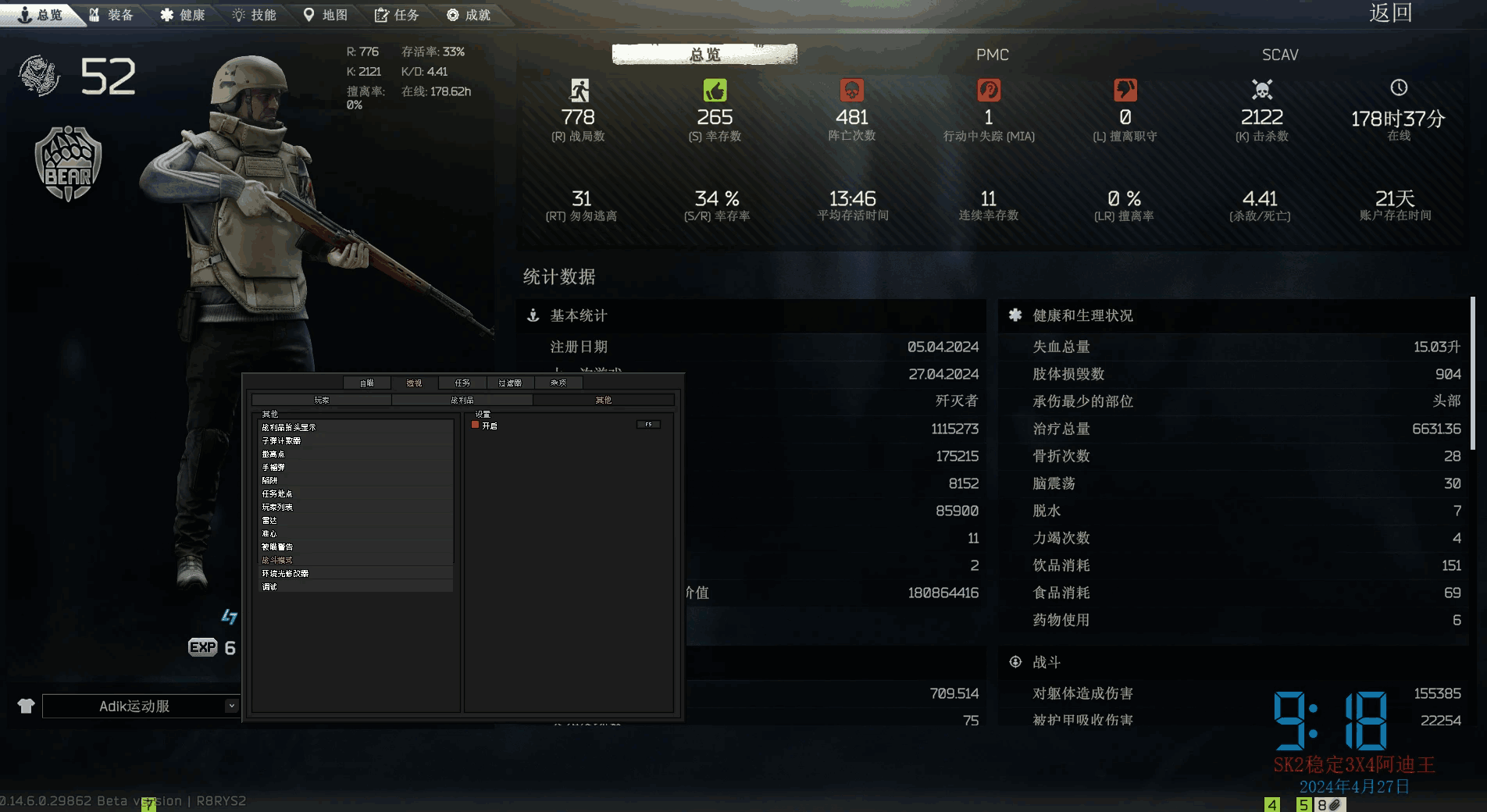Click the shirt icon beside Adik运动服

point(27,706)
